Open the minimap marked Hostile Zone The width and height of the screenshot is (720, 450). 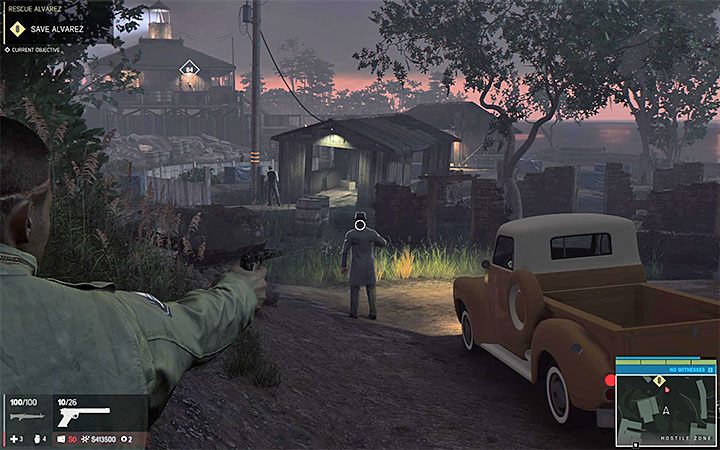point(665,406)
